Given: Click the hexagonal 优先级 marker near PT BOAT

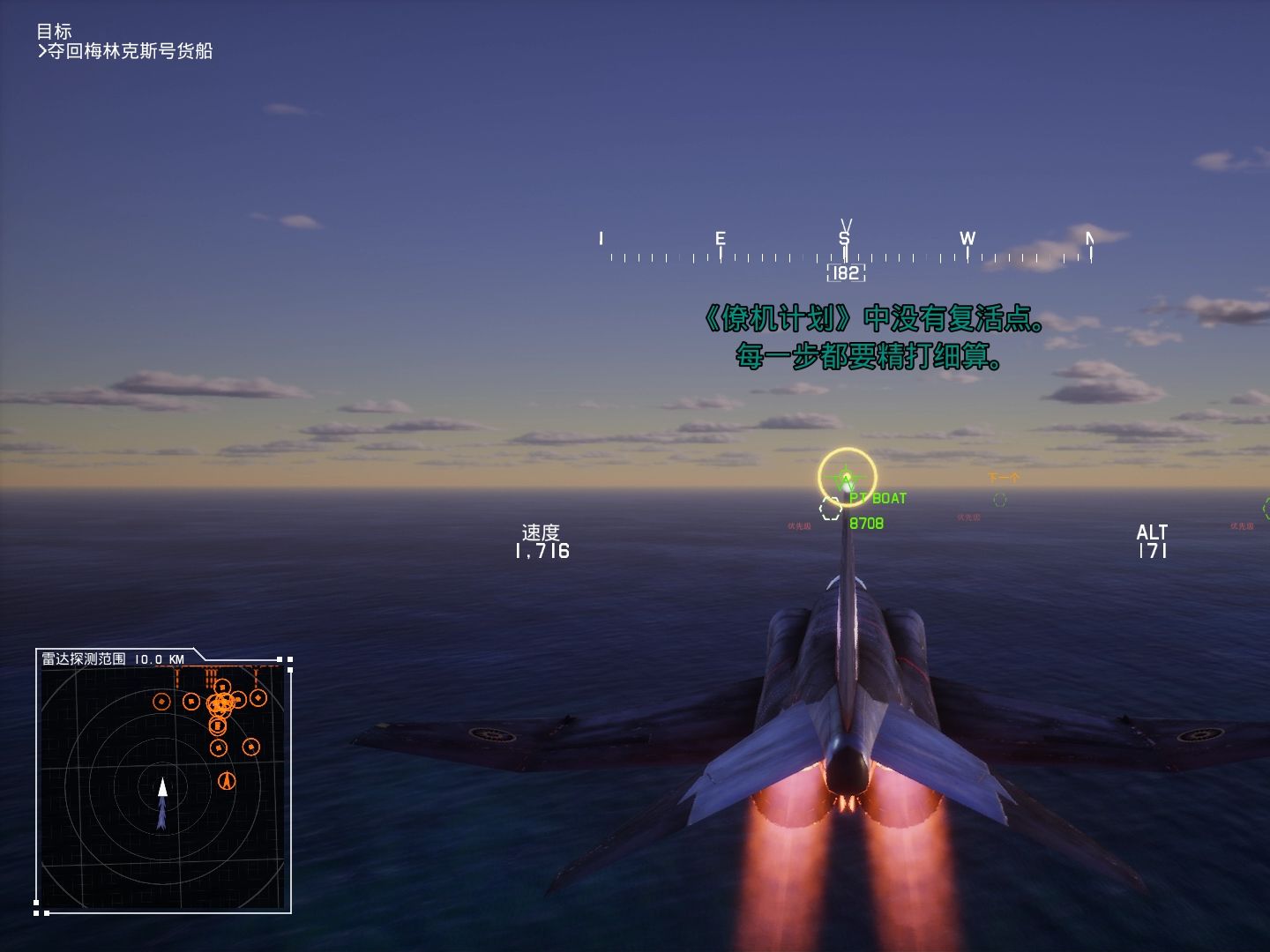Looking at the screenshot, I should click(829, 509).
